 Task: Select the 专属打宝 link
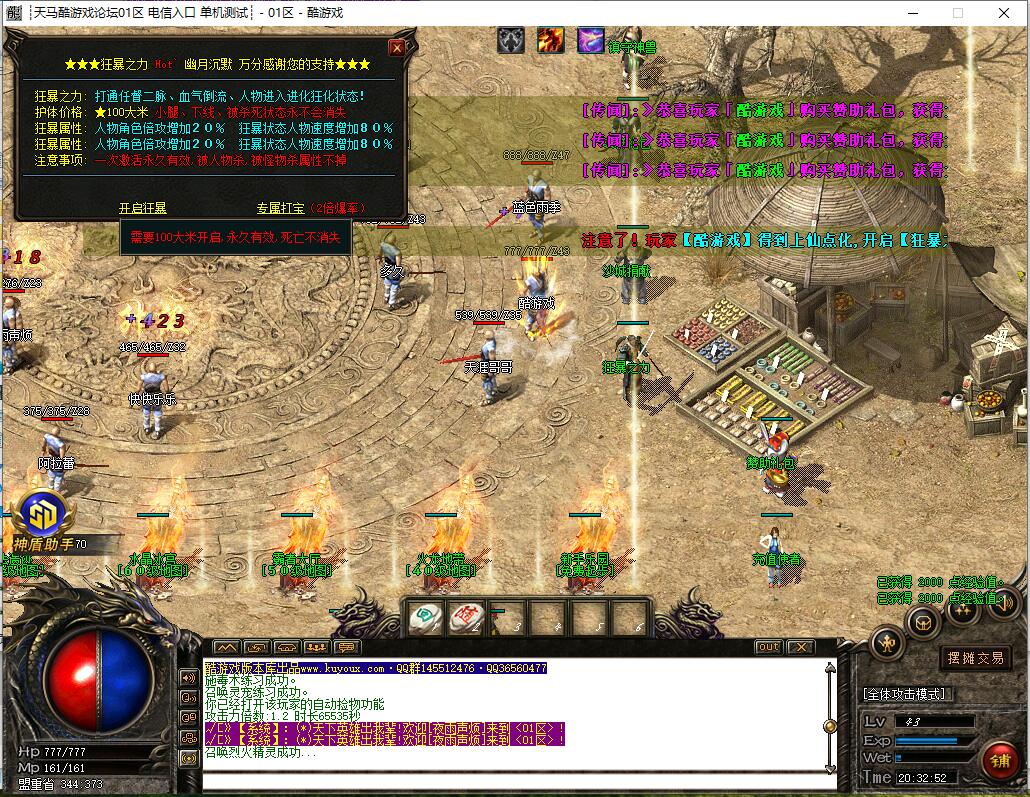(281, 208)
